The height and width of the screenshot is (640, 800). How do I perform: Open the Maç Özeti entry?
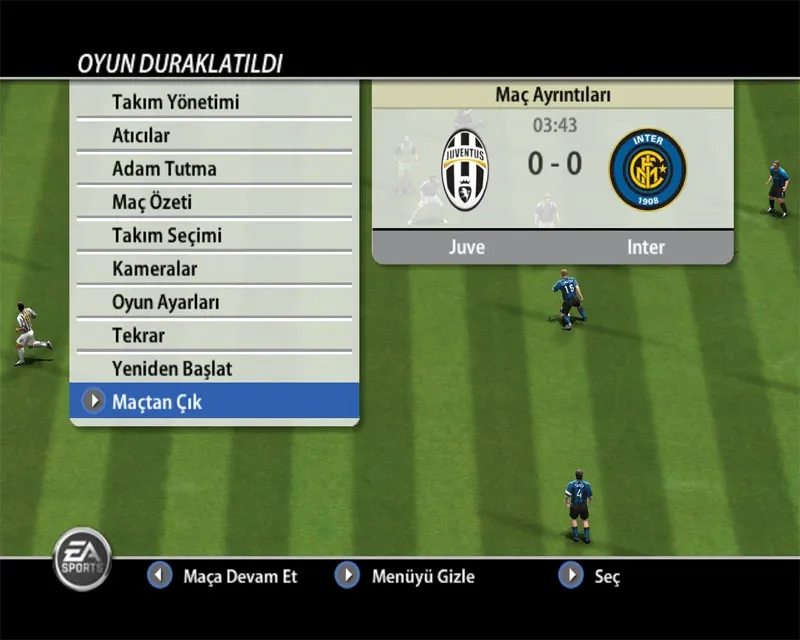[151, 202]
